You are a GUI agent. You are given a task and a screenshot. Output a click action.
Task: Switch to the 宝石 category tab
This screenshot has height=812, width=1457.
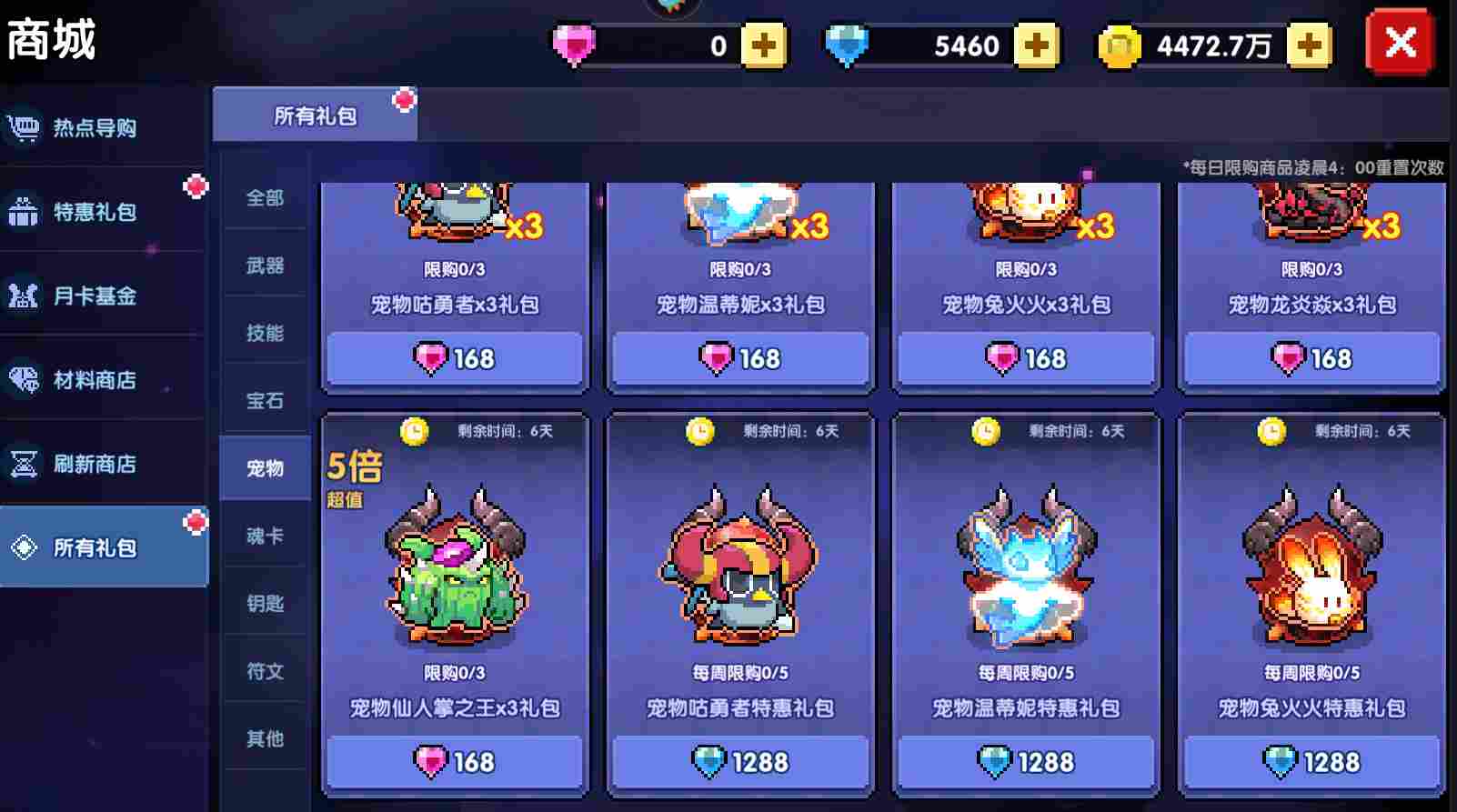(x=264, y=400)
